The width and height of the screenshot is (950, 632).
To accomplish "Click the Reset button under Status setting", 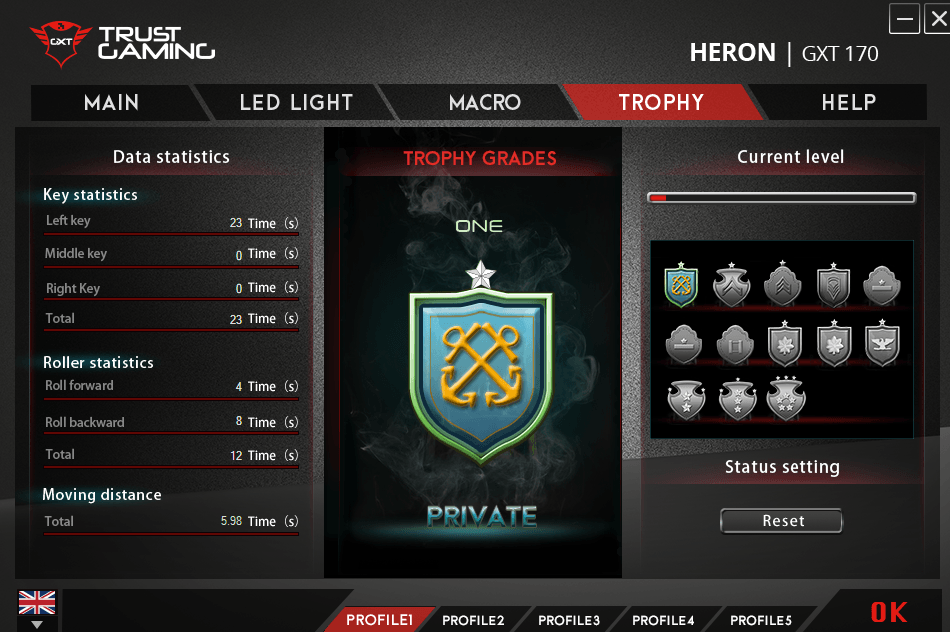I will [782, 521].
